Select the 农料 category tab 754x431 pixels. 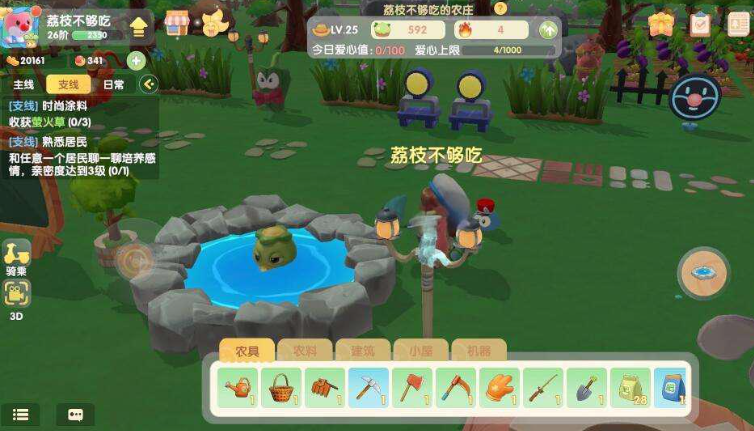click(x=304, y=351)
